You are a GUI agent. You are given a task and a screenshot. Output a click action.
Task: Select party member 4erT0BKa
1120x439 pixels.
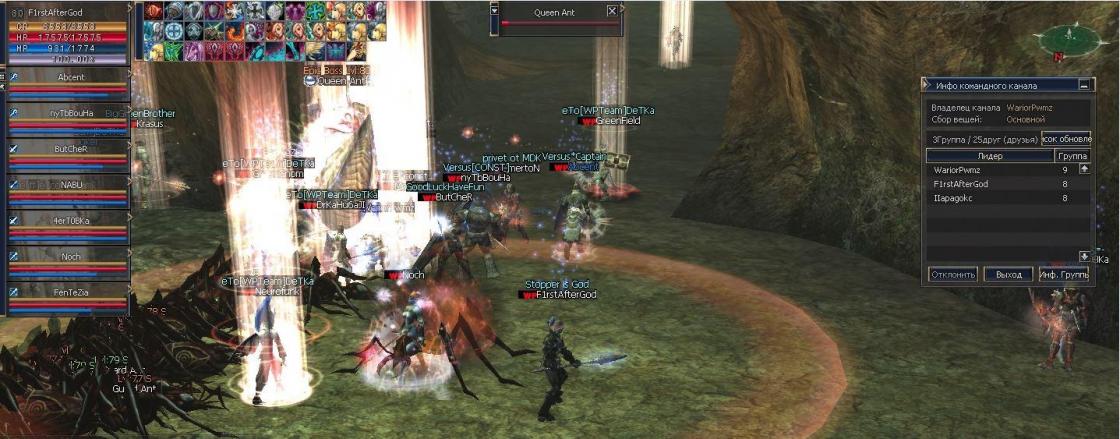[70, 221]
